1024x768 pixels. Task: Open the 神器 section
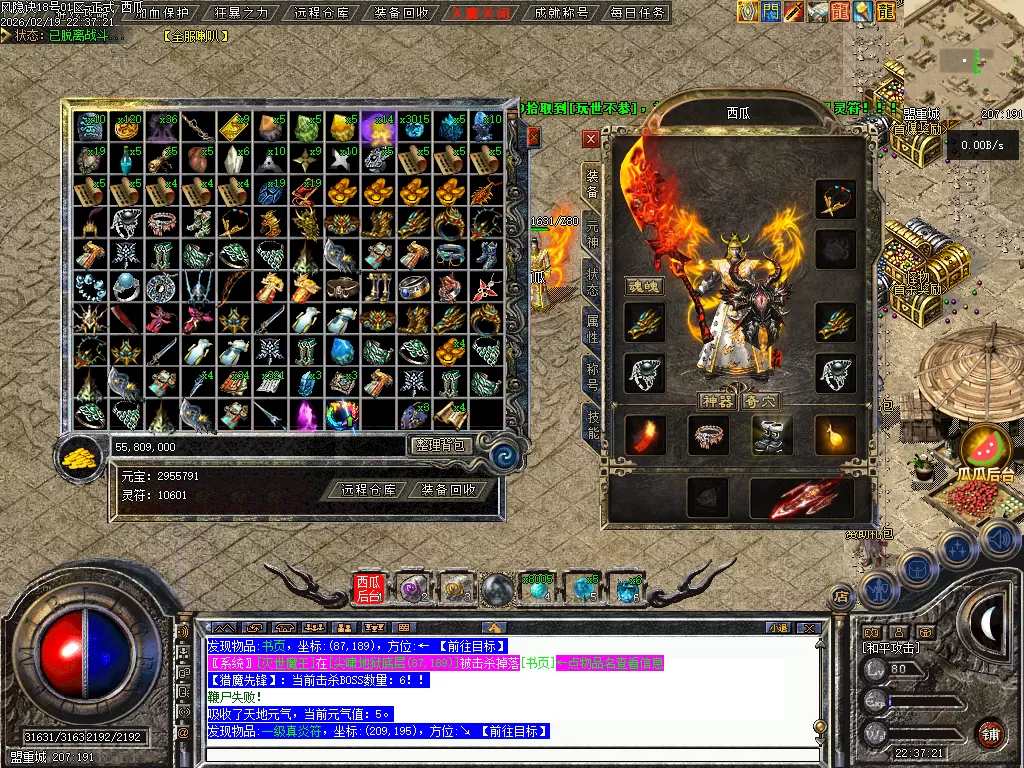click(x=715, y=401)
